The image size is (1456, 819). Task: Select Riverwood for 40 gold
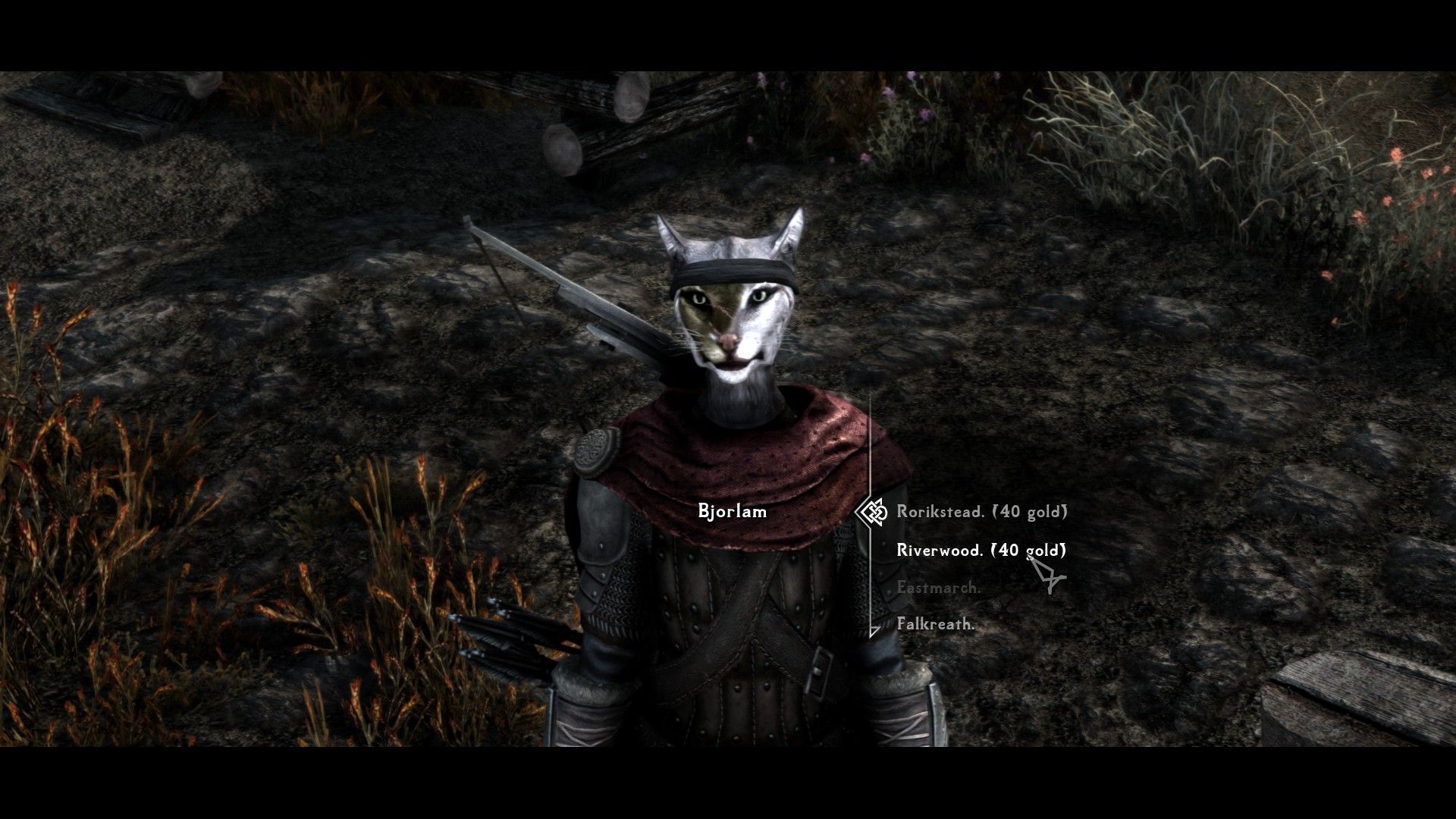[981, 551]
